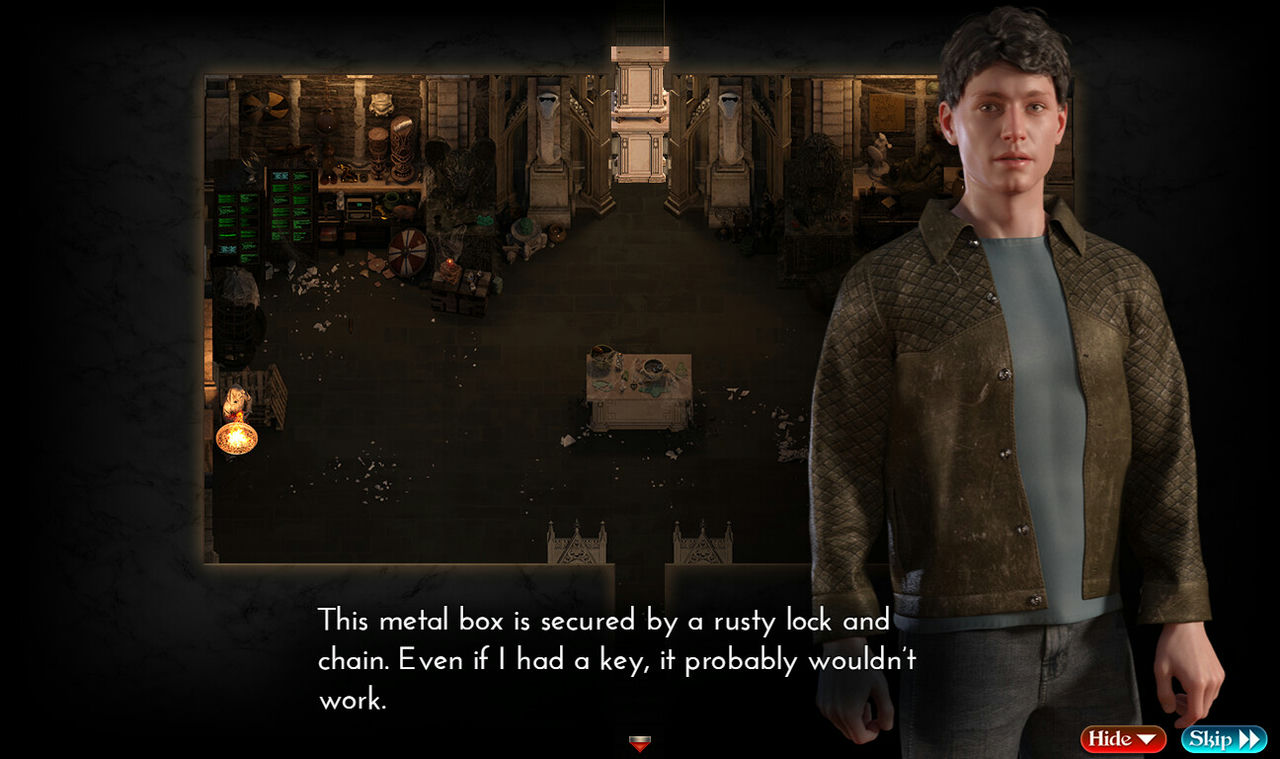This screenshot has height=759, width=1280.
Task: Skip the dialogue sequence
Action: tap(1223, 739)
